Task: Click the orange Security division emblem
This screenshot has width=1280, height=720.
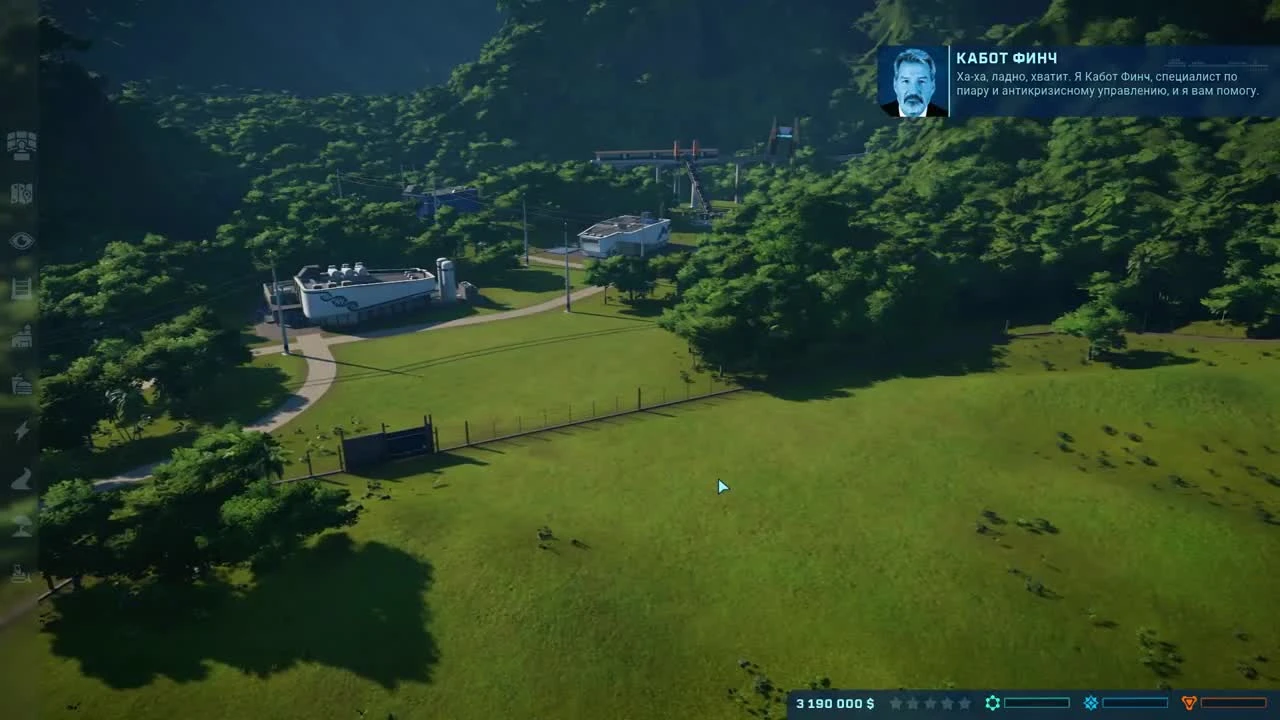Action: (x=1190, y=702)
